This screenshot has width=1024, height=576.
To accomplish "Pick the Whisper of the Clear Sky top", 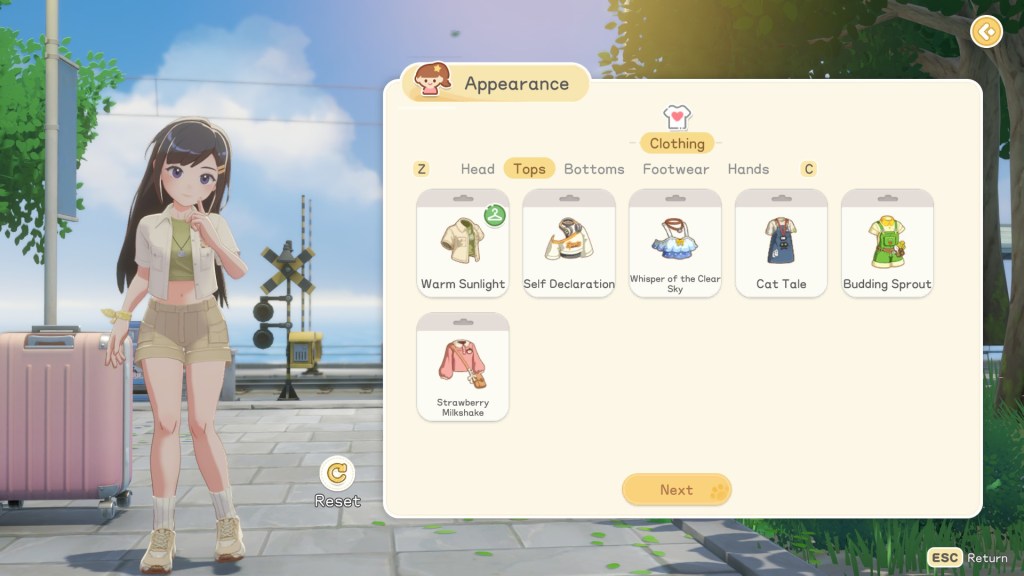I will (x=675, y=243).
